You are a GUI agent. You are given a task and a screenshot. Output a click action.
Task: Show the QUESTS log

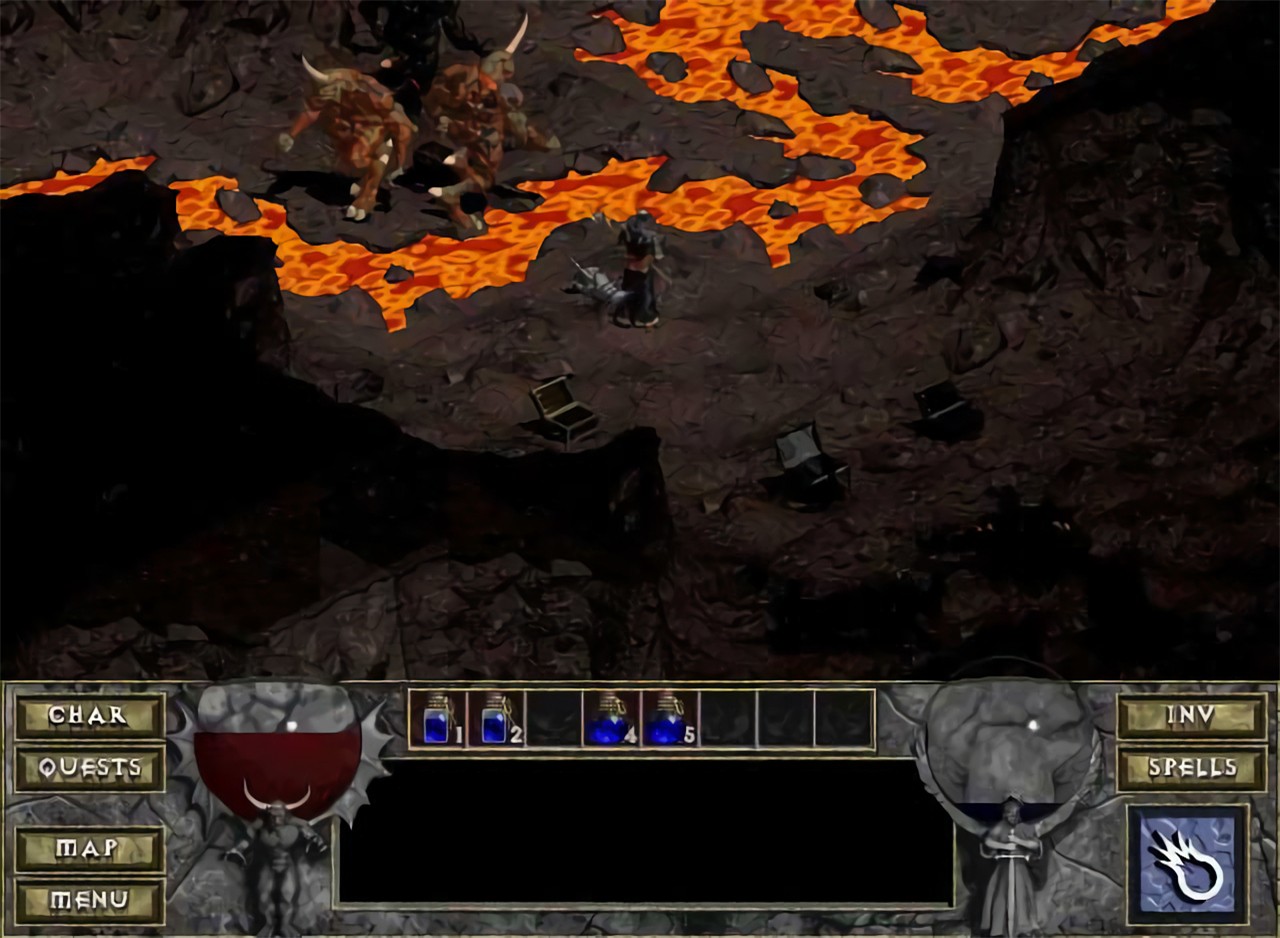click(89, 769)
